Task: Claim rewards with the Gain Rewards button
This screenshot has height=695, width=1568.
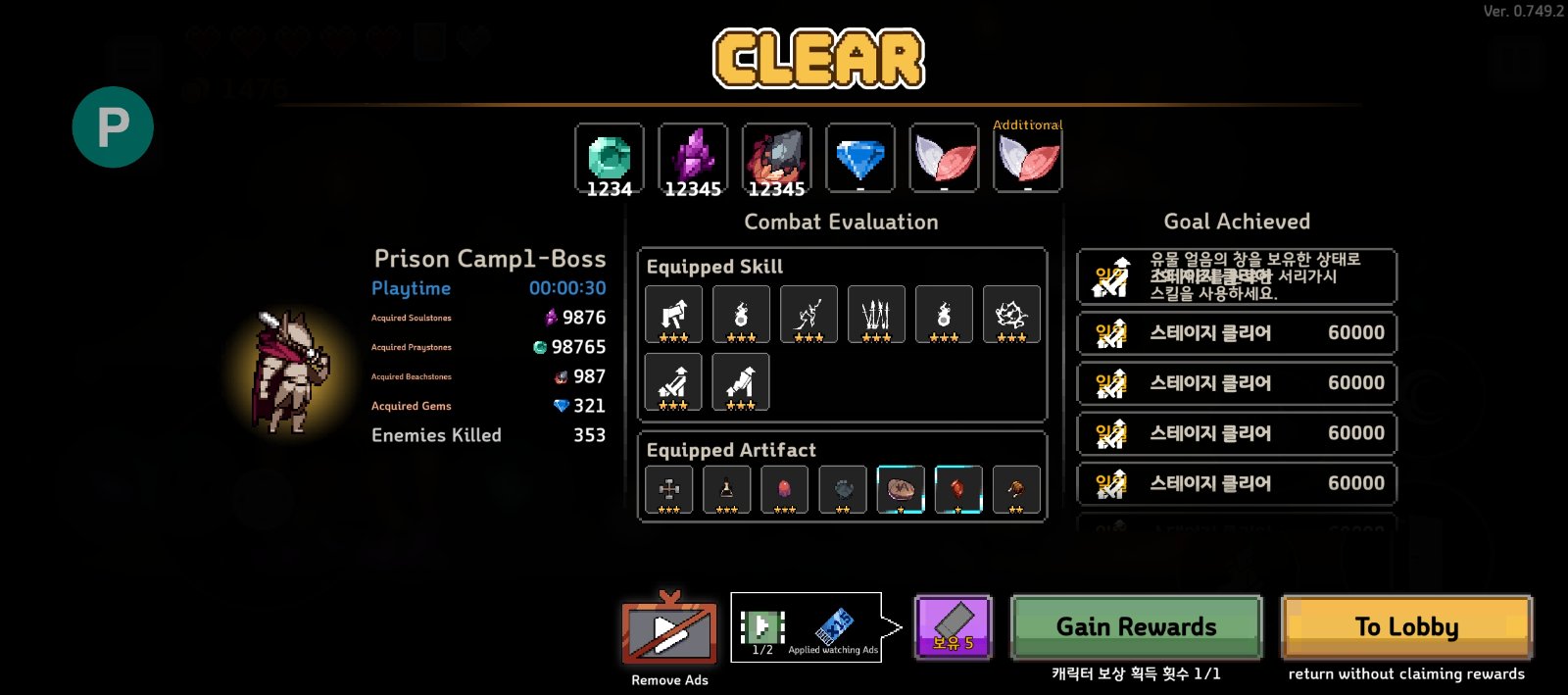Action: (x=1136, y=627)
